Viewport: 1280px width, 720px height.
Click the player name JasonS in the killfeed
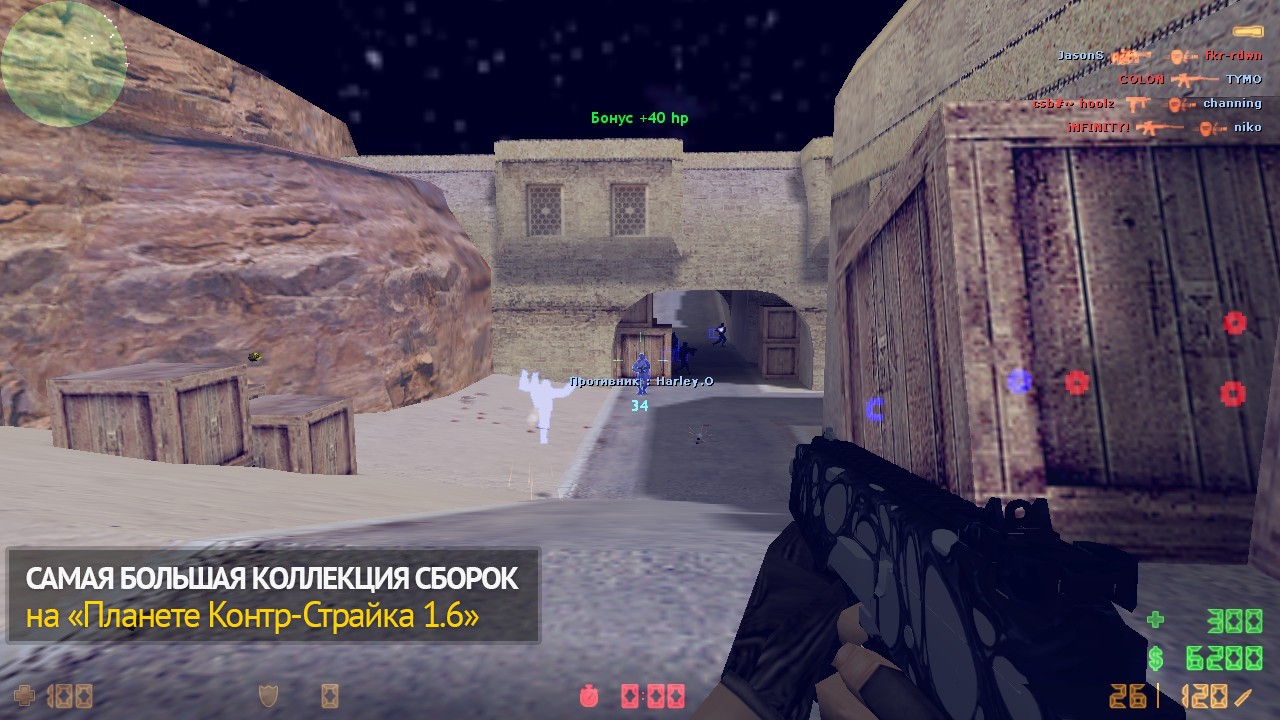coord(1079,57)
